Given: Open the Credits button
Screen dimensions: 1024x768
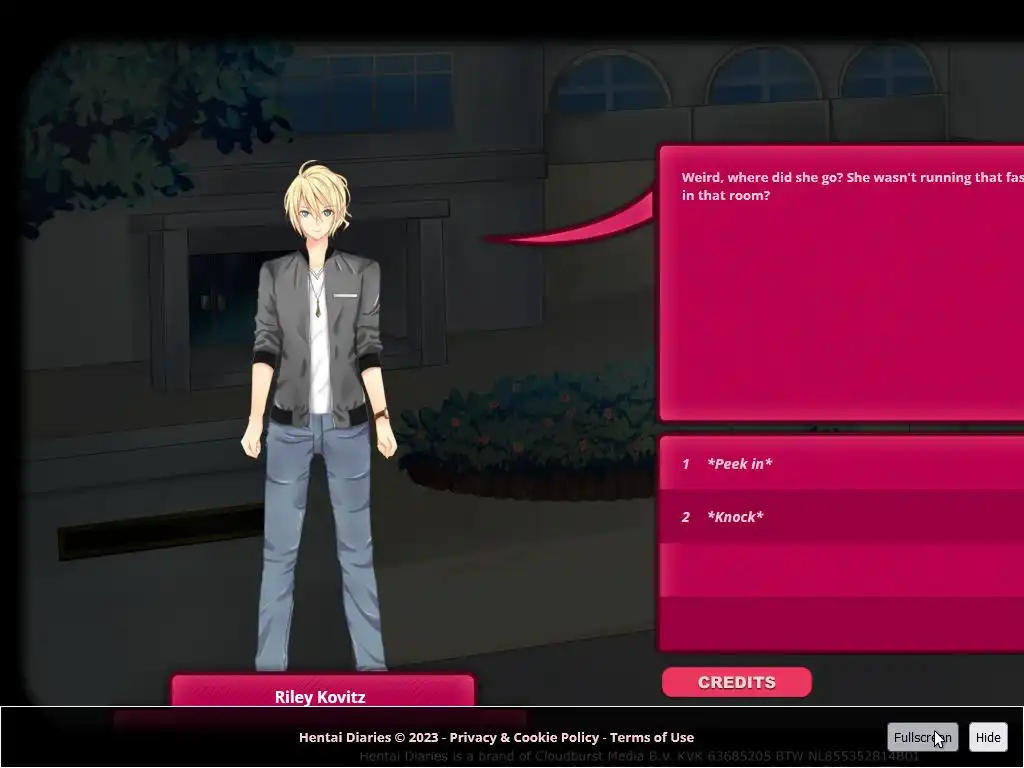Looking at the screenshot, I should (x=736, y=682).
